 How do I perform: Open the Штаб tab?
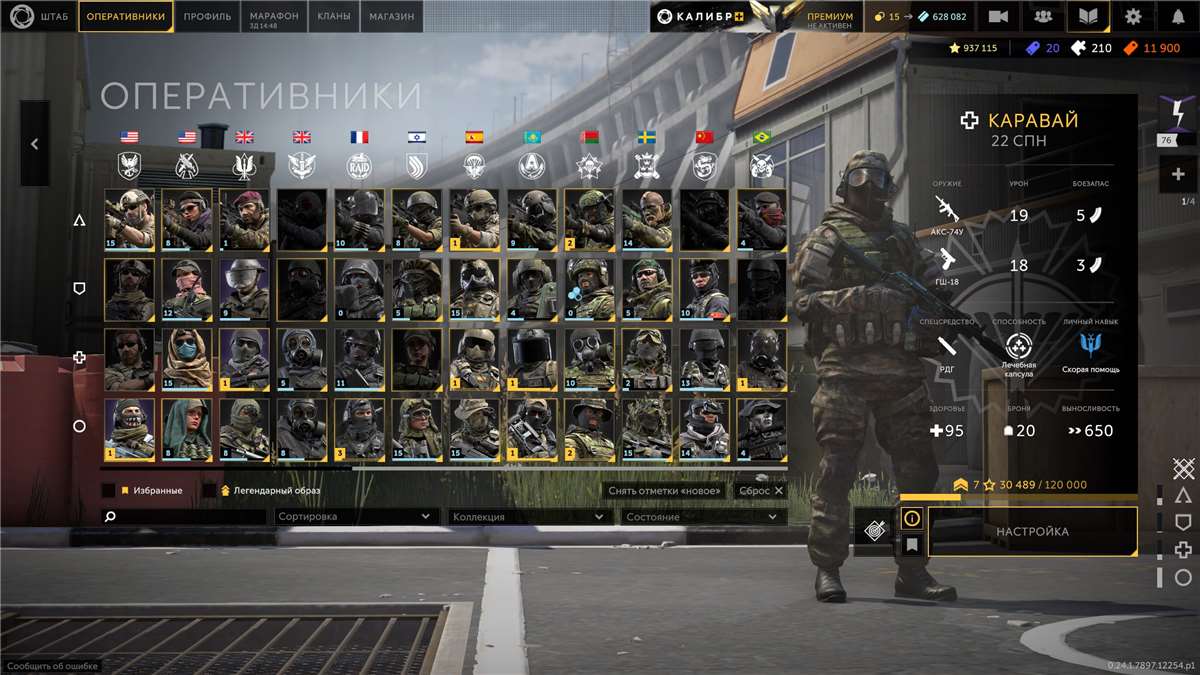pos(40,16)
